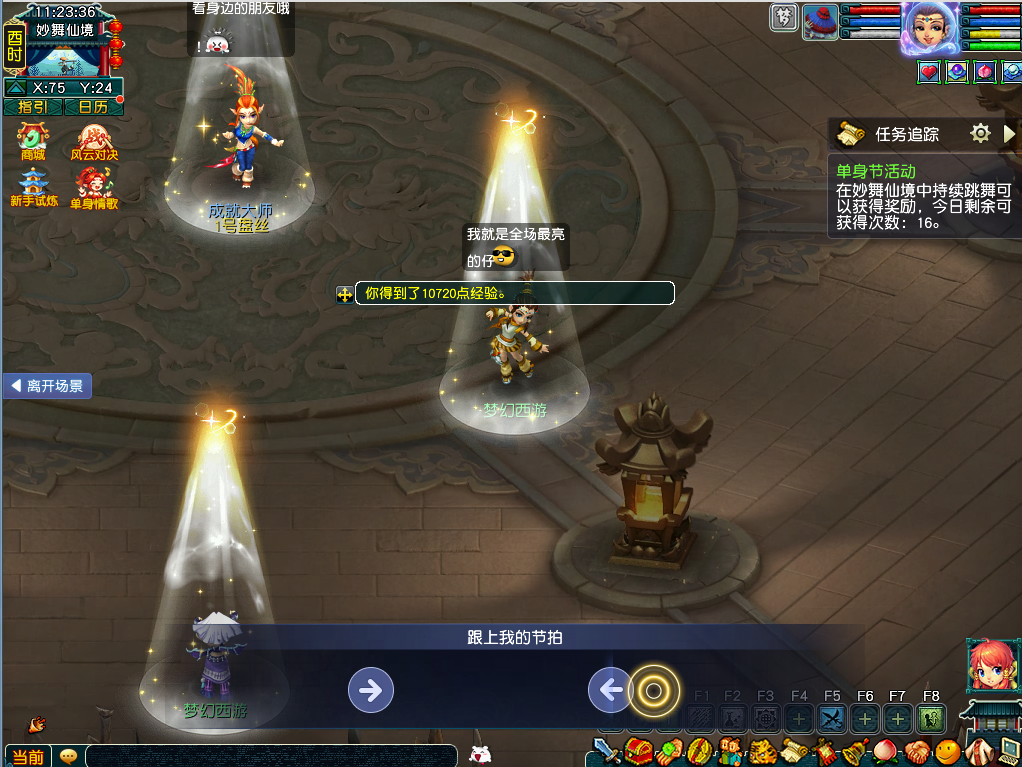Image resolution: width=1022 pixels, height=767 pixels.
Task: Activate the F8 green skill slot
Action: click(x=931, y=717)
